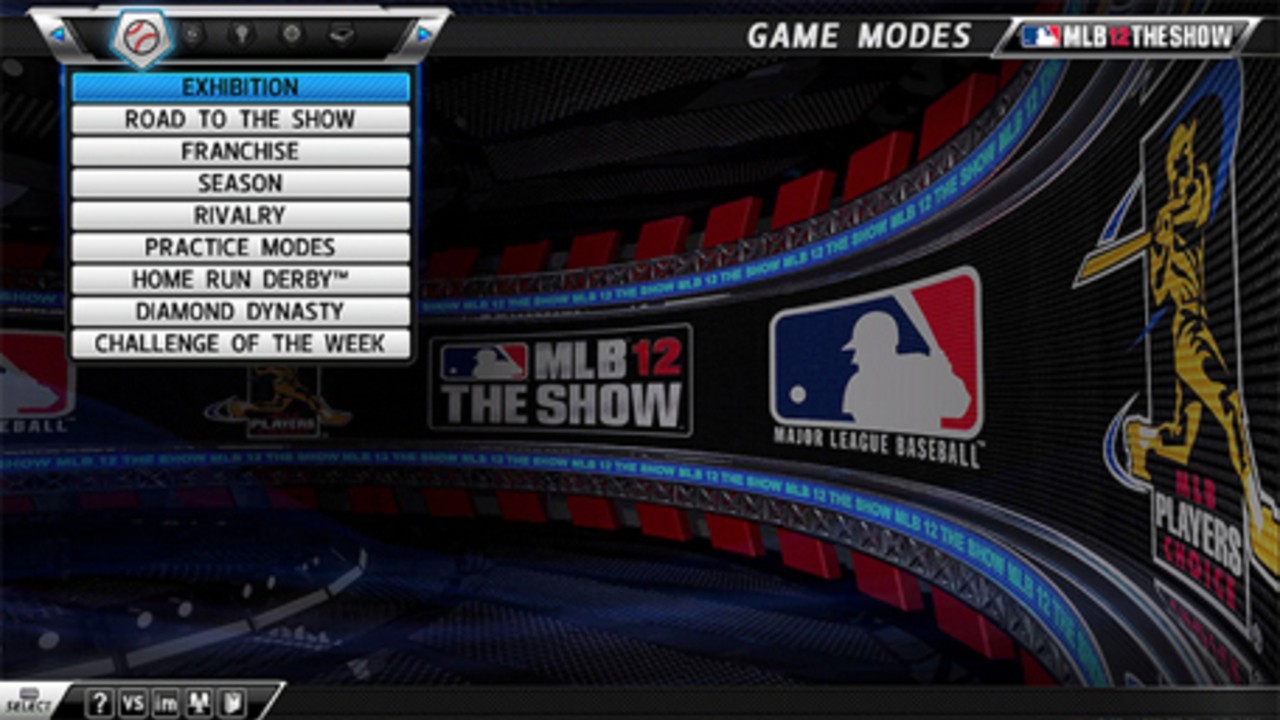Click the batting helmet icon up top

point(343,33)
